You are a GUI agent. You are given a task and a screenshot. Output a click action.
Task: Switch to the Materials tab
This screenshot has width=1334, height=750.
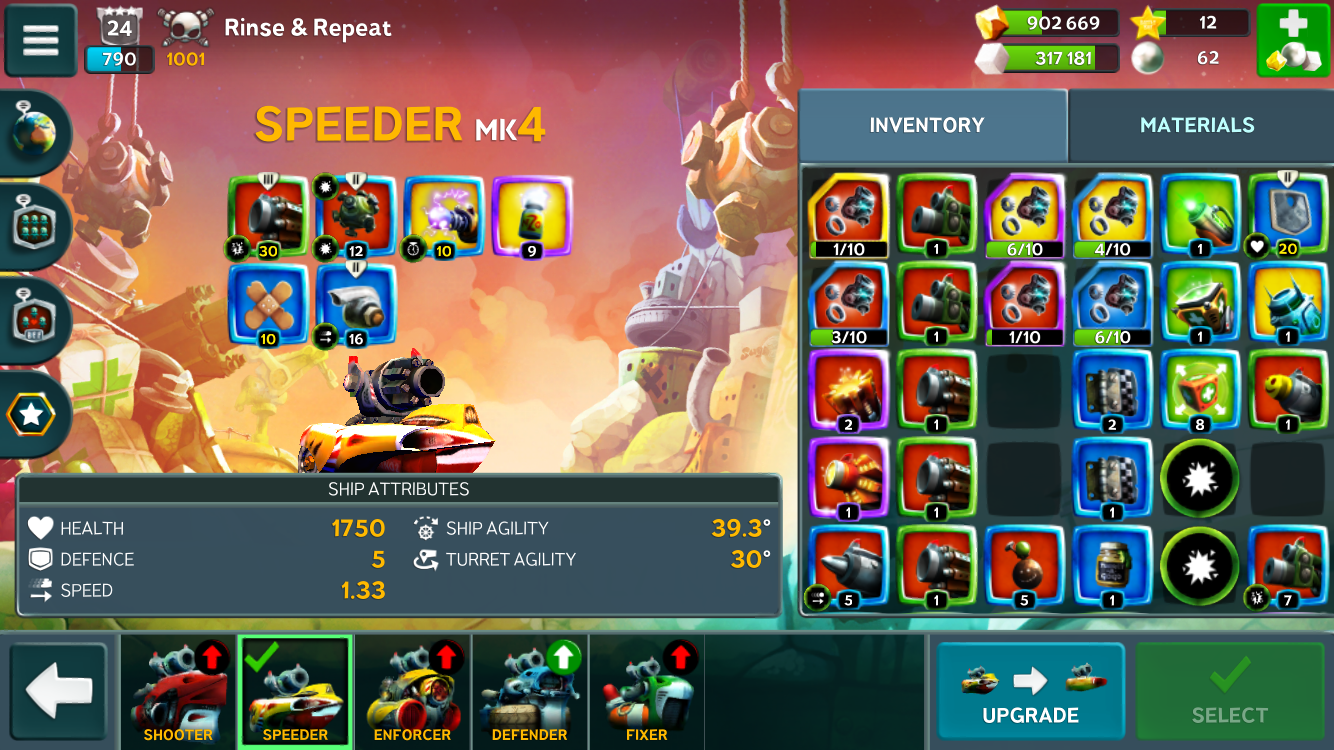point(1197,125)
